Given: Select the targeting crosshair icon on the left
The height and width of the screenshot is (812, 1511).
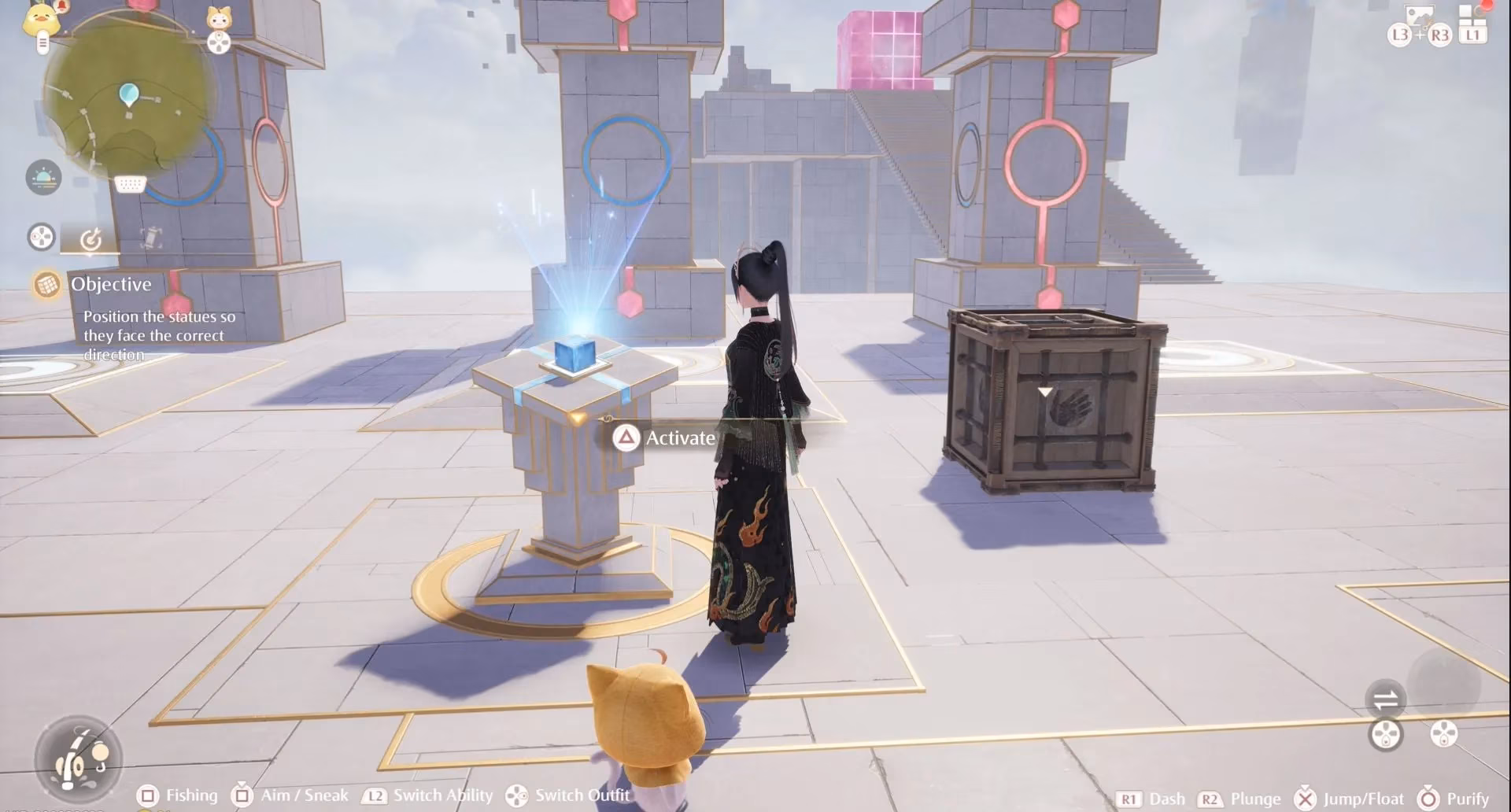Looking at the screenshot, I should 91,238.
